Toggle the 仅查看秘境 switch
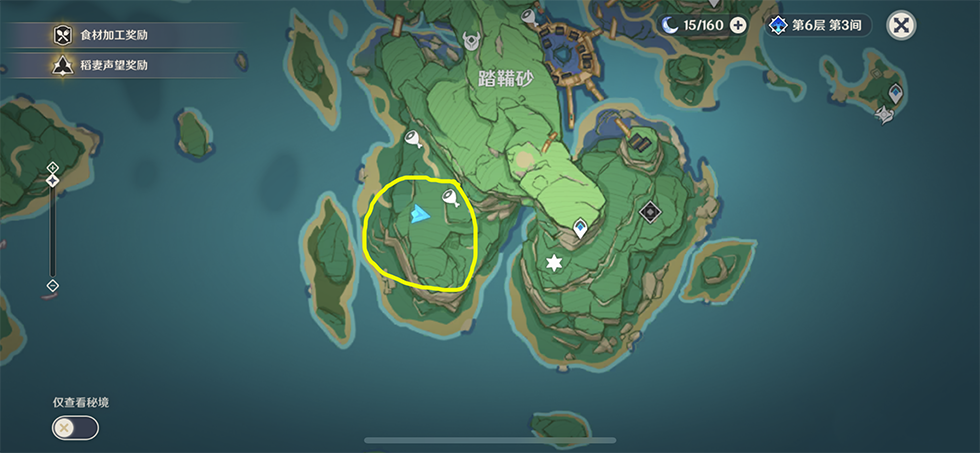This screenshot has height=453, width=980. (76, 428)
